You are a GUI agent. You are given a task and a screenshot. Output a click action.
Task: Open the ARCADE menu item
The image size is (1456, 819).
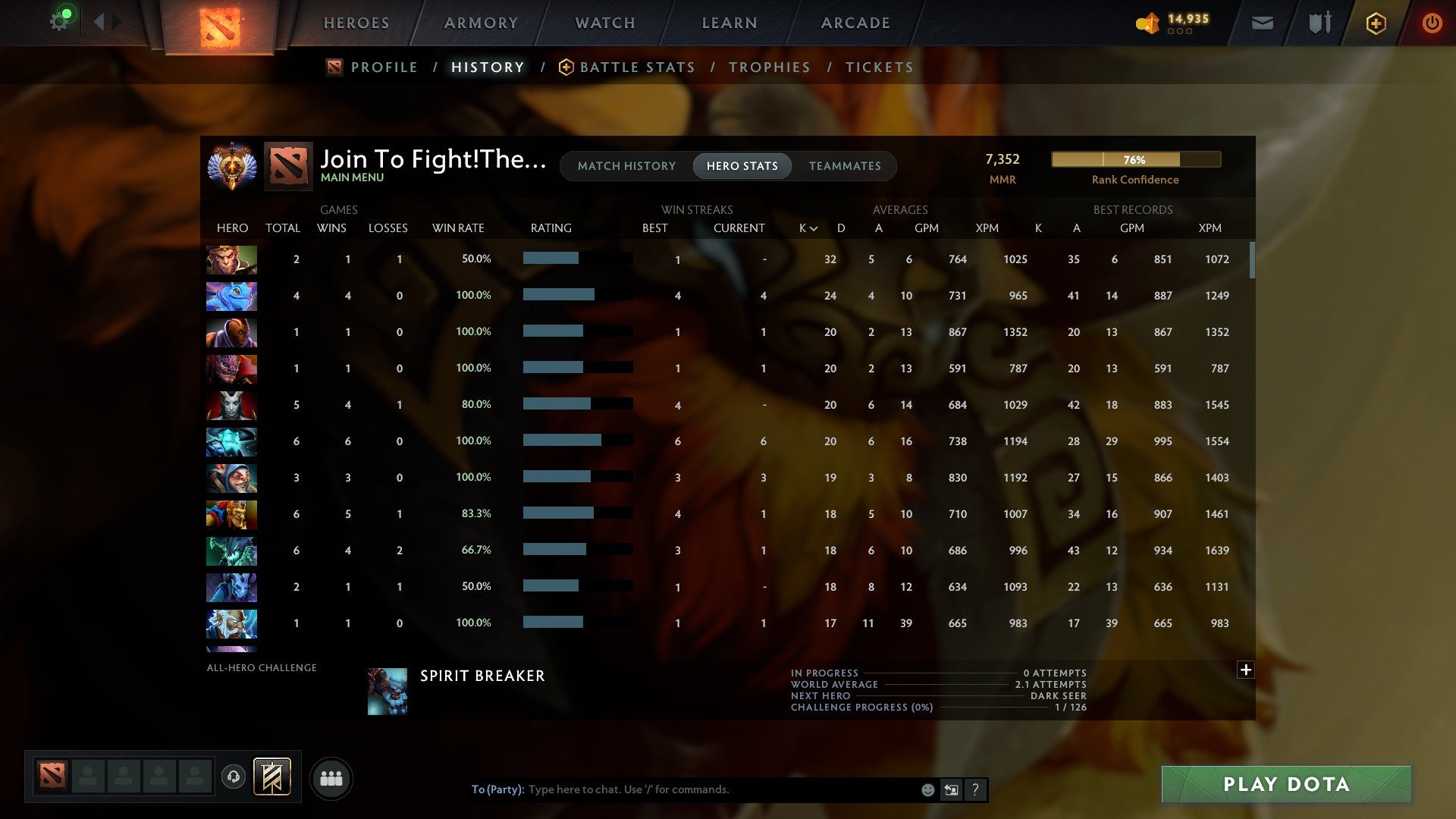pos(855,23)
